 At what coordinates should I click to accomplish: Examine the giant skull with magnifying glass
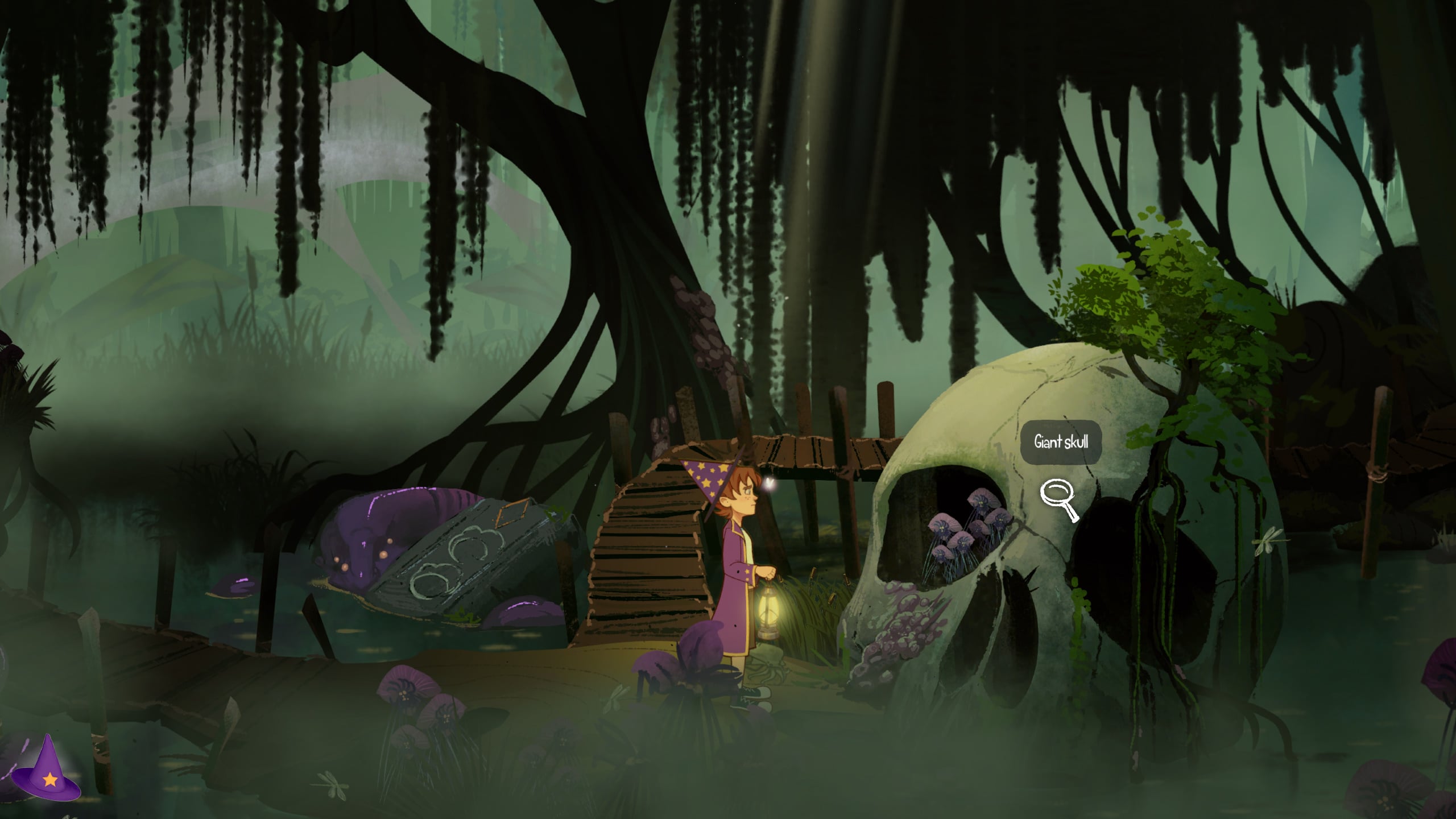click(1058, 499)
